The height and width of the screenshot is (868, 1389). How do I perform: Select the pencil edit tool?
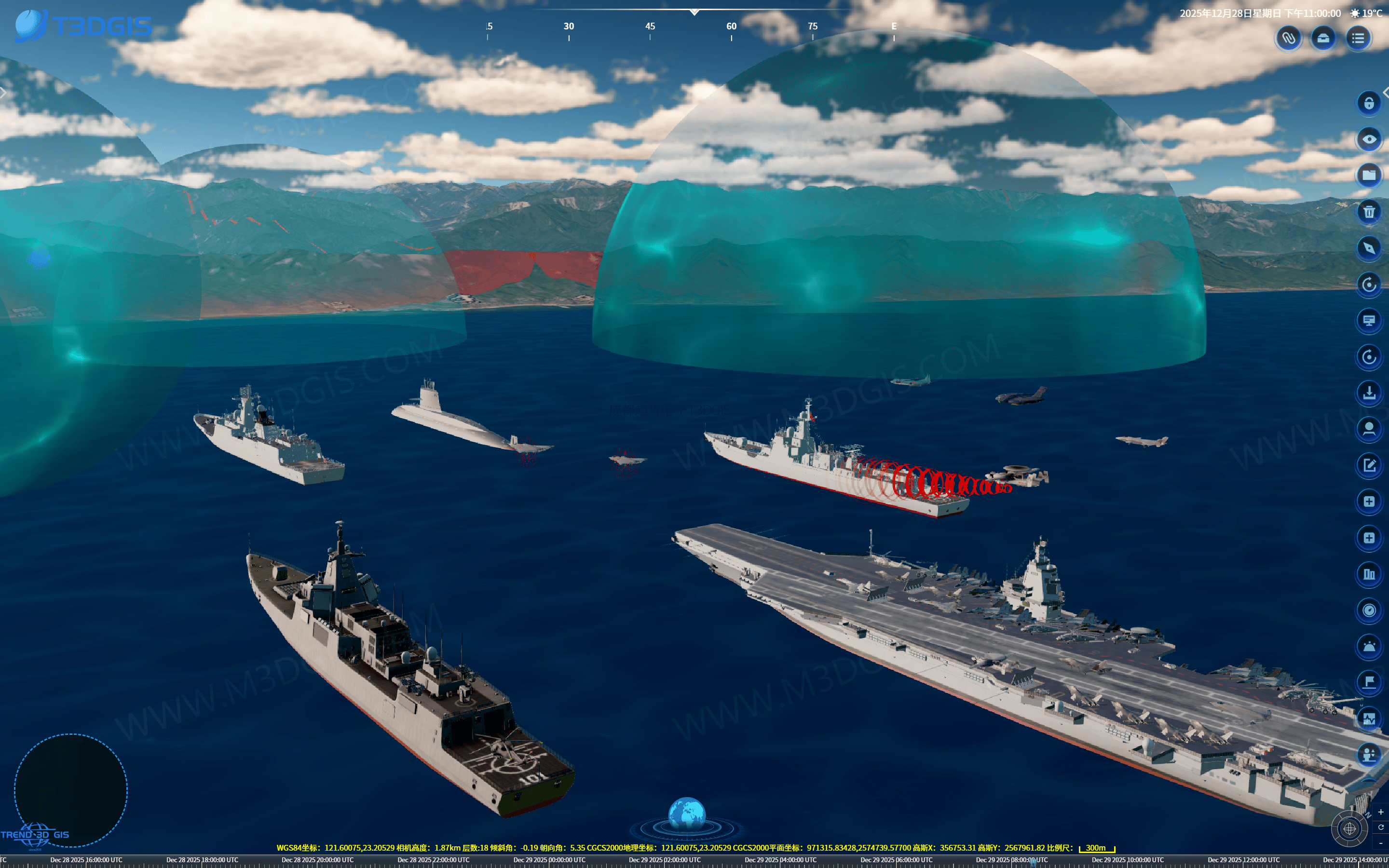(x=1369, y=465)
